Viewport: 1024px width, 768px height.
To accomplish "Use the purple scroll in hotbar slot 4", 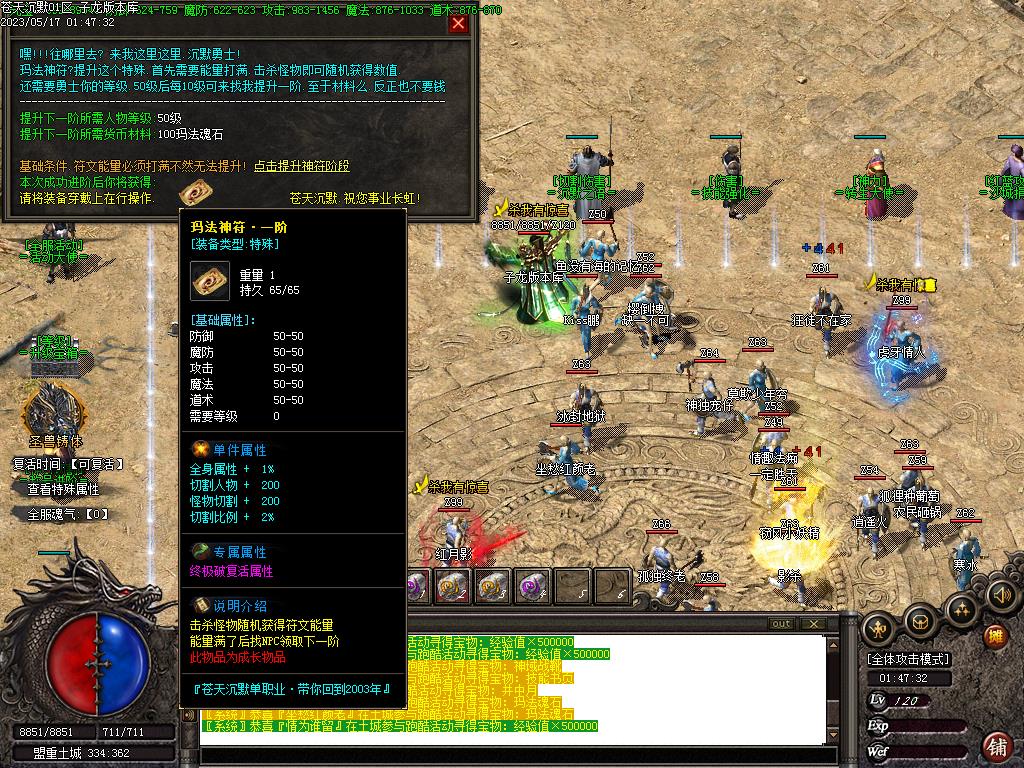I will [532, 587].
